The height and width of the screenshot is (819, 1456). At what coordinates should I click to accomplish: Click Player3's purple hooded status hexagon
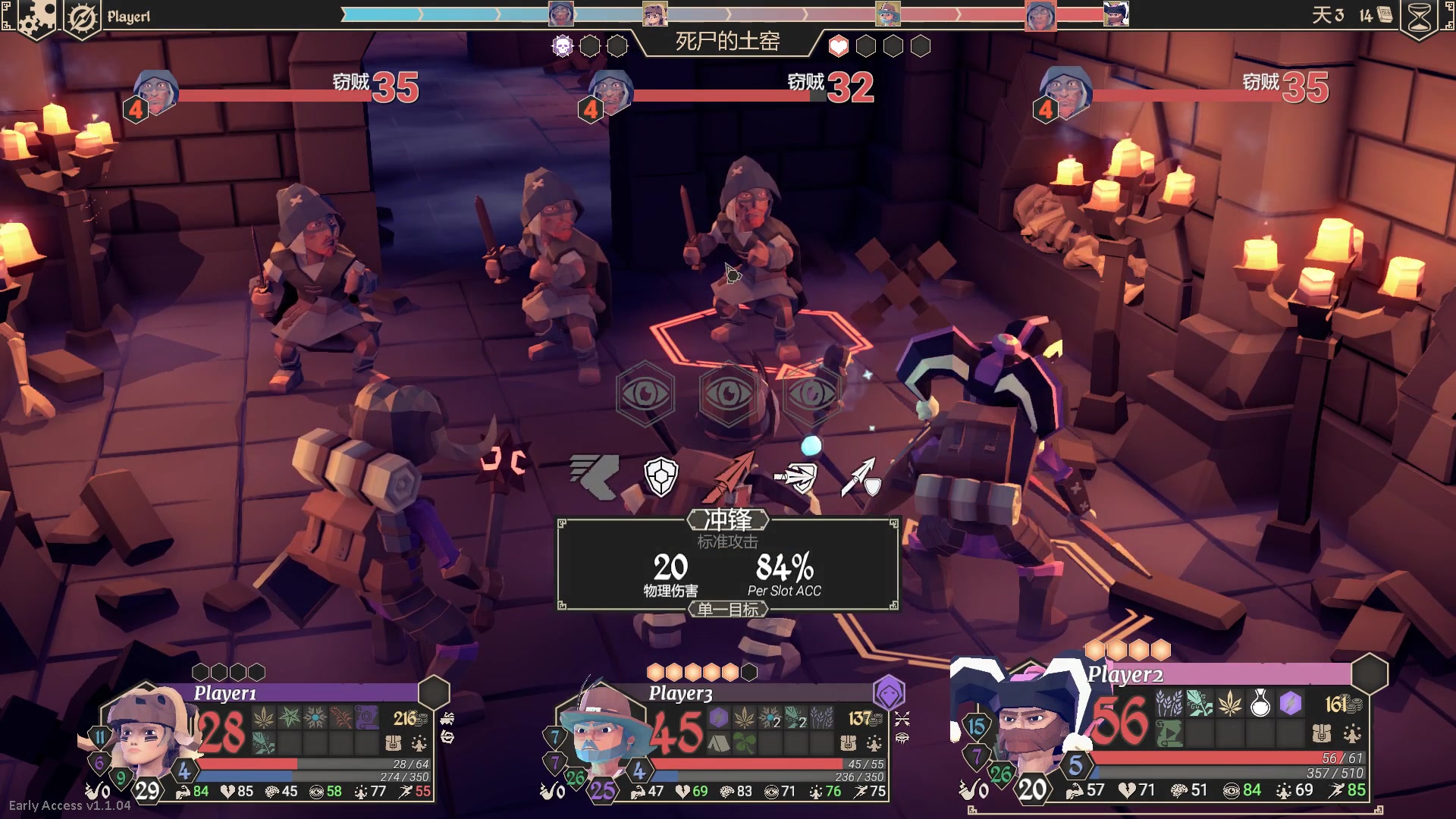[888, 692]
